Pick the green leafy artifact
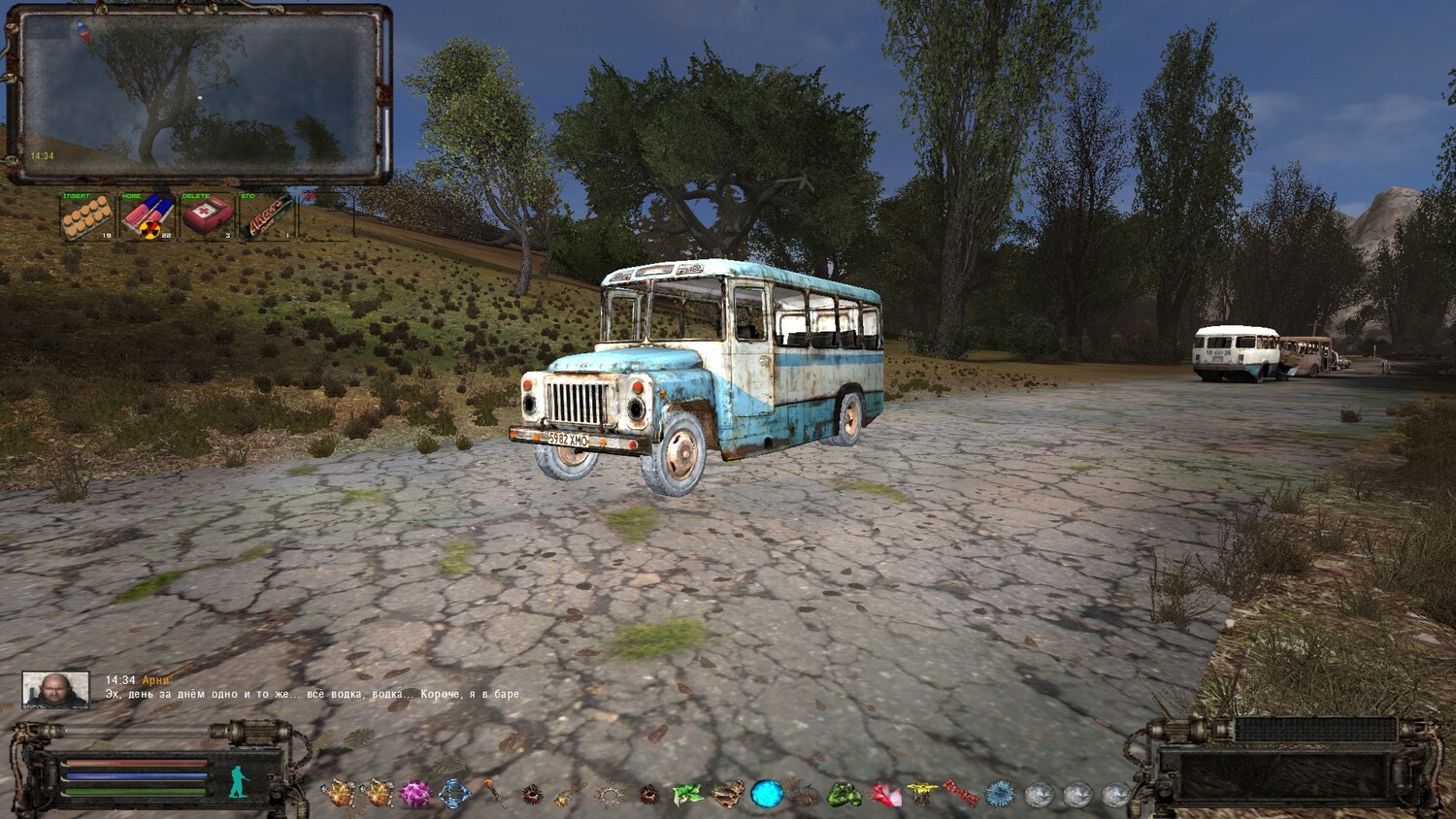The height and width of the screenshot is (819, 1456). pyautogui.click(x=687, y=794)
